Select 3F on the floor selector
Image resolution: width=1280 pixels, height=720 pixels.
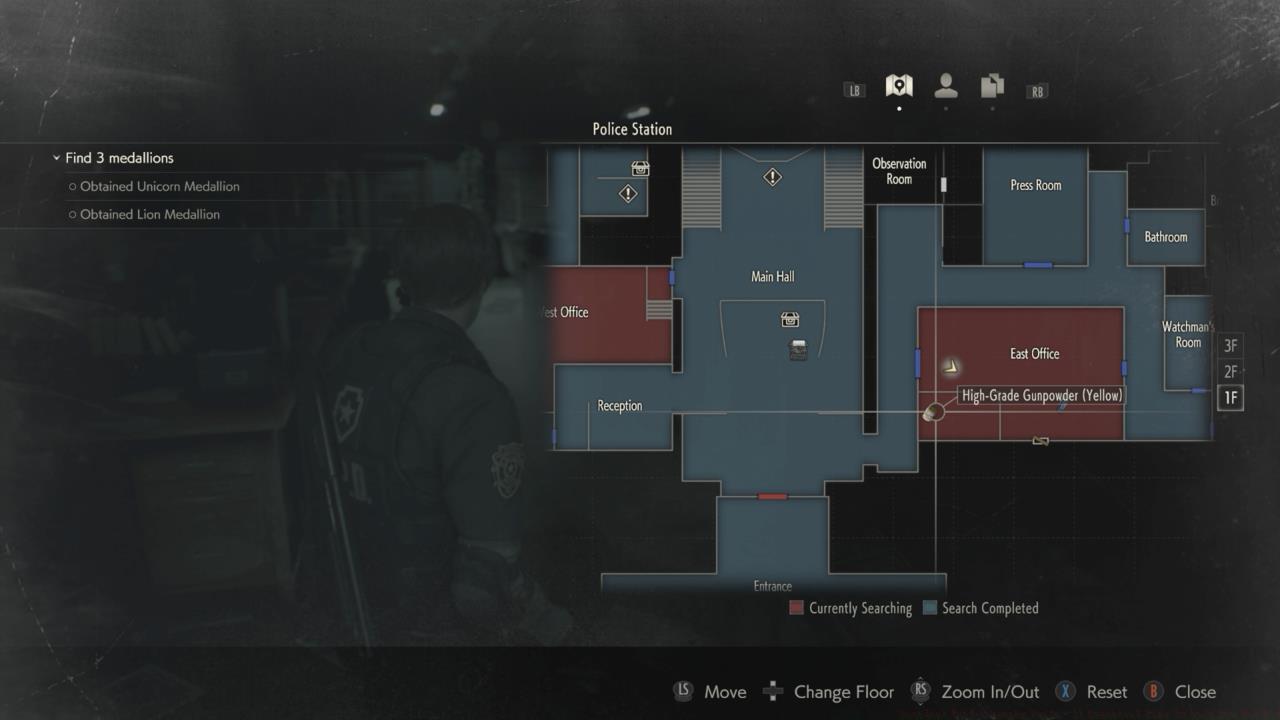(x=1230, y=345)
